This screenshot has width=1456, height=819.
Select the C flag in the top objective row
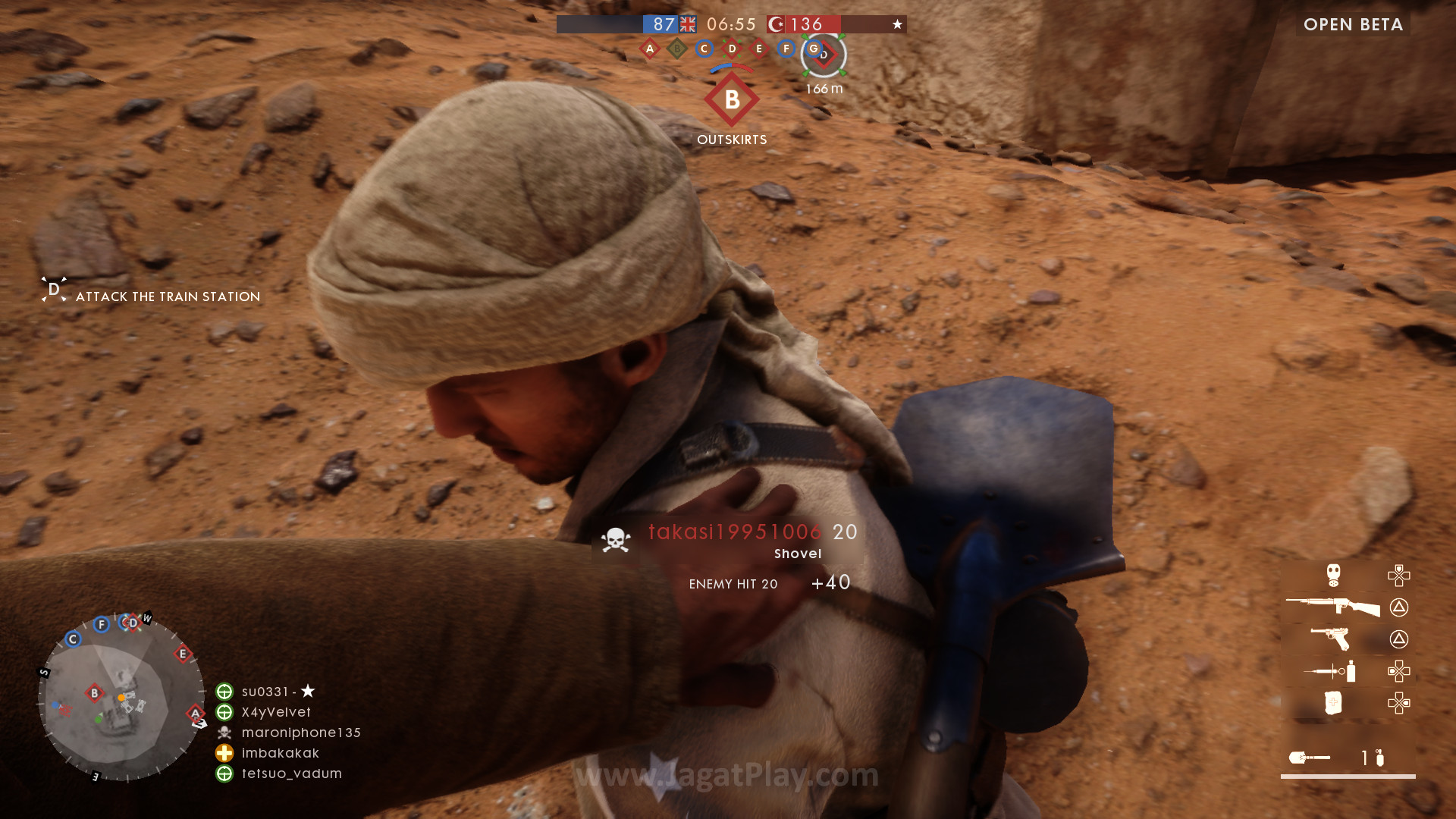704,49
